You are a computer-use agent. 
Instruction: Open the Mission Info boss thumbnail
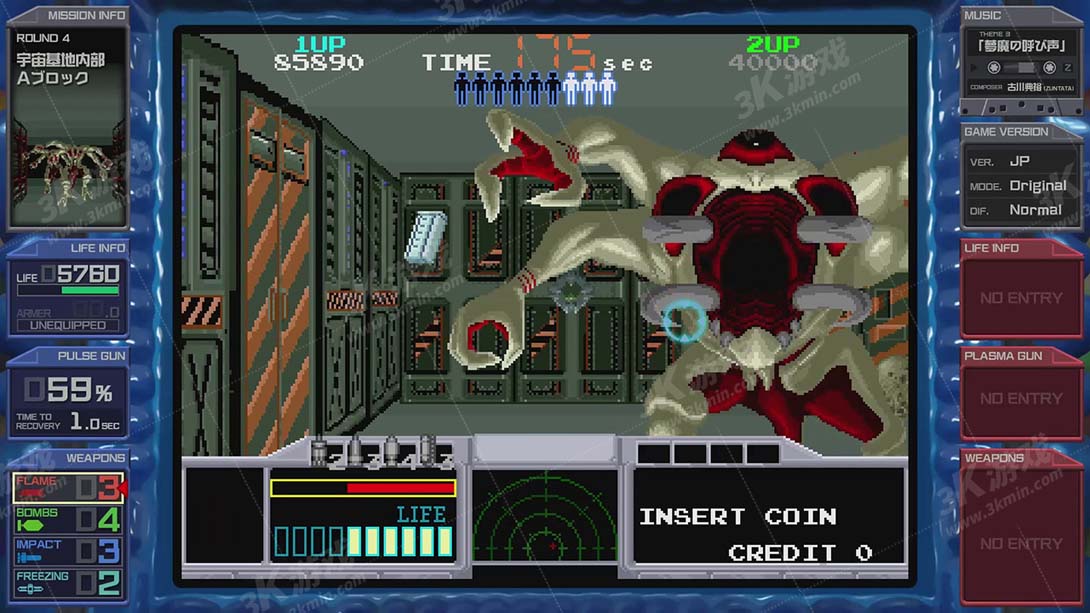click(x=68, y=158)
